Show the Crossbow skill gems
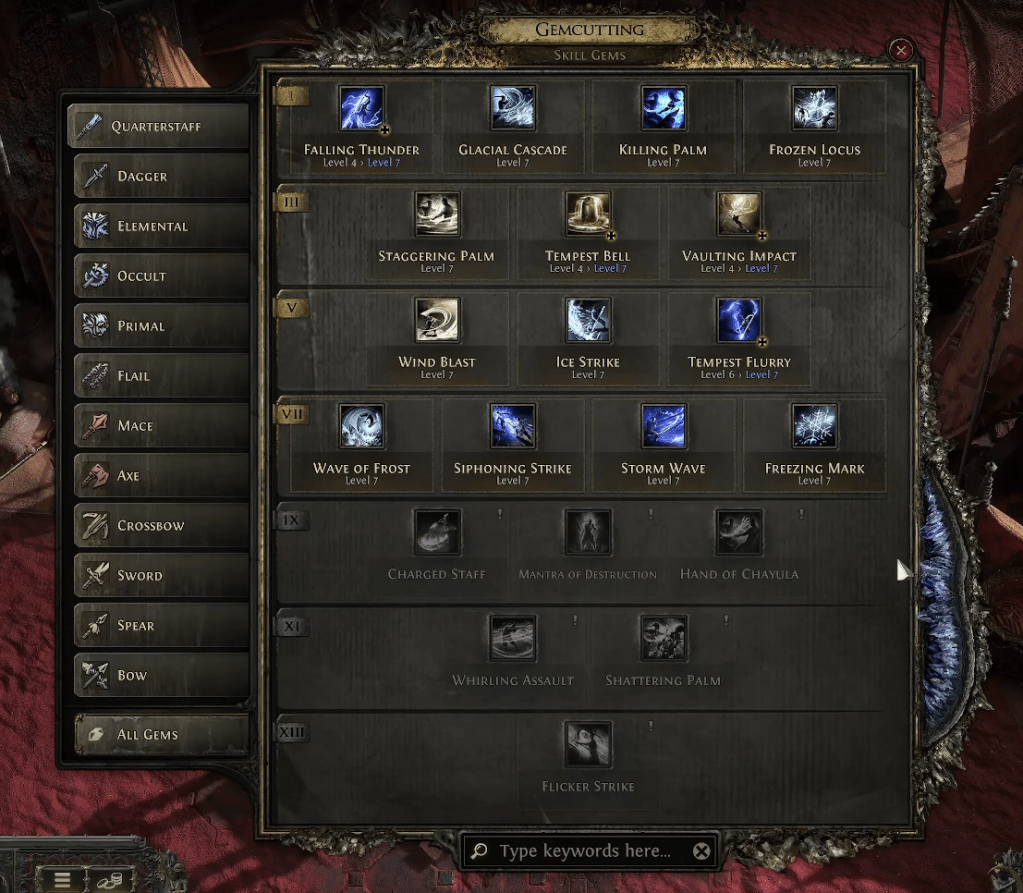Viewport: 1023px width, 893px height. click(159, 526)
